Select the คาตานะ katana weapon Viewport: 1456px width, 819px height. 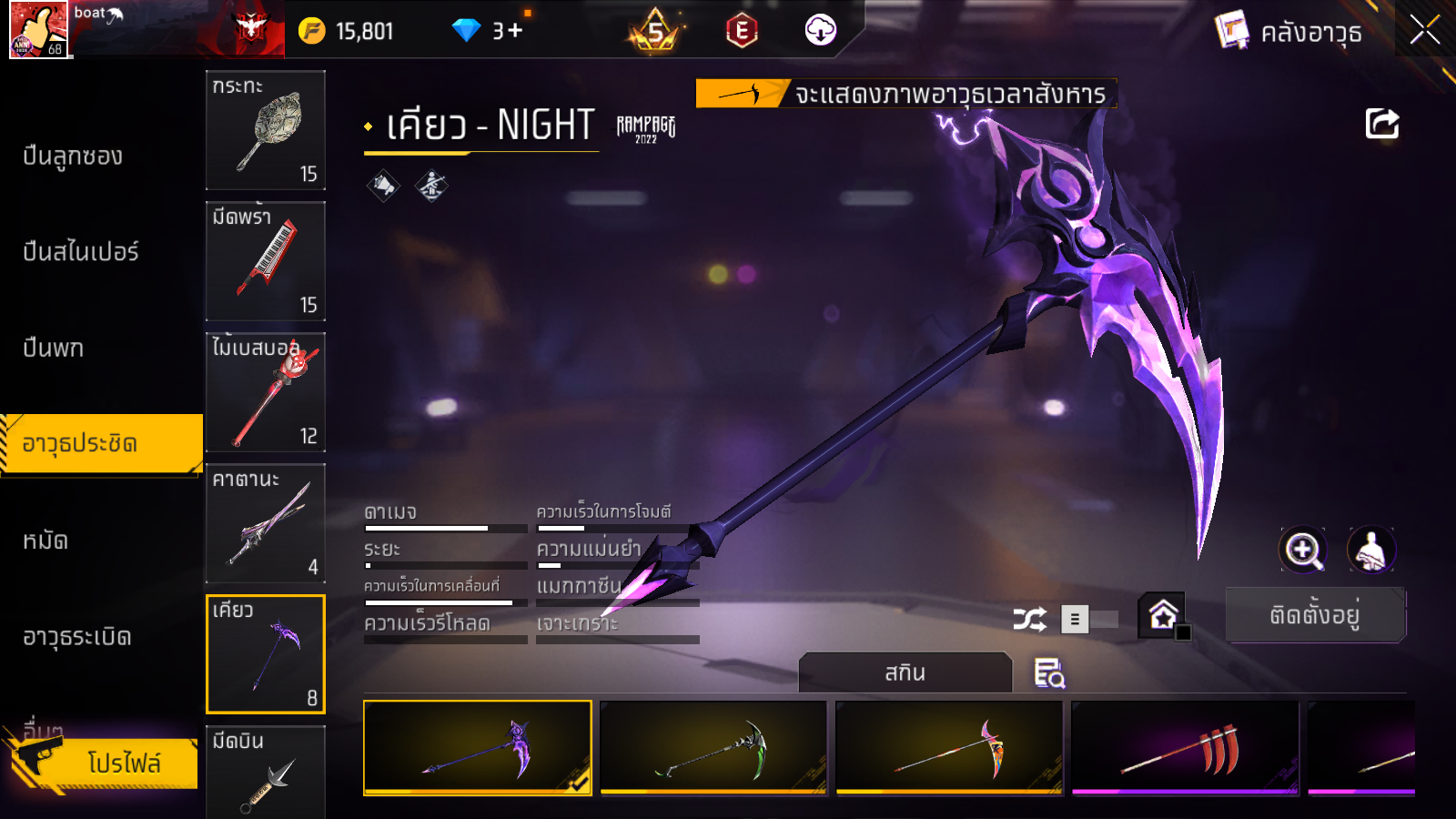coord(265,523)
